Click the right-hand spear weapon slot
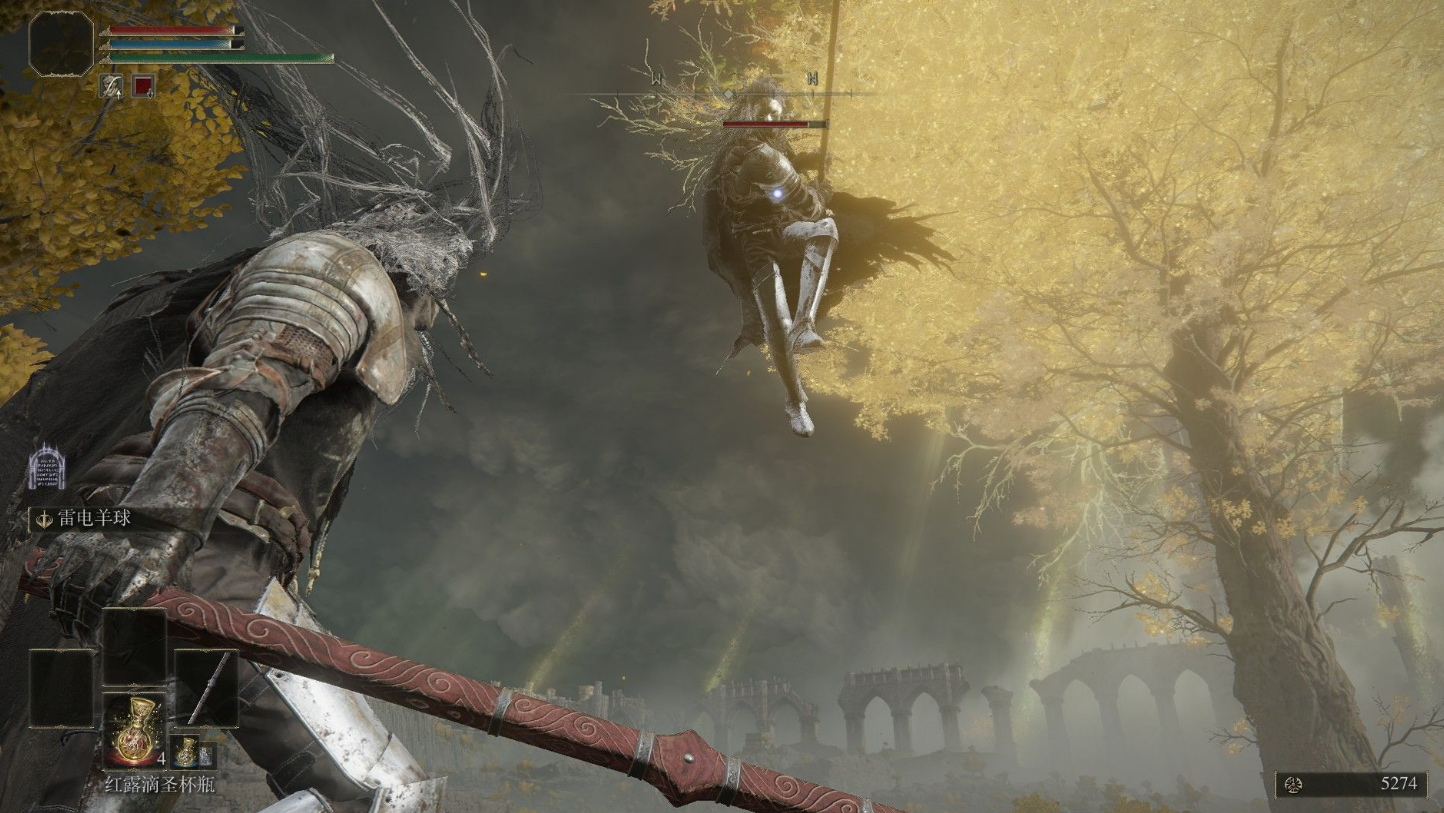The width and height of the screenshot is (1444, 813). 206,687
